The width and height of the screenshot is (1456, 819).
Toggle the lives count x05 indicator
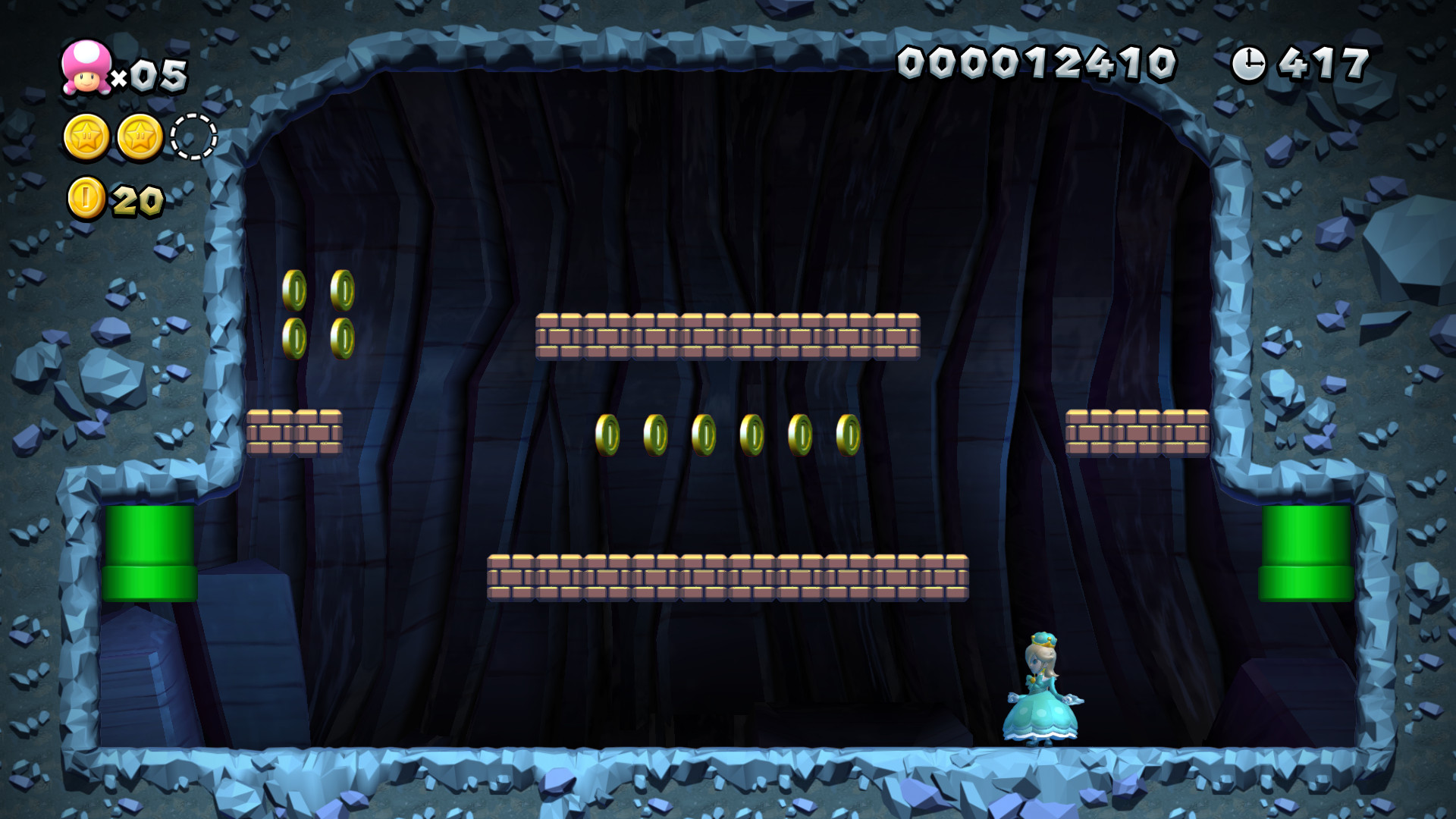[152, 74]
